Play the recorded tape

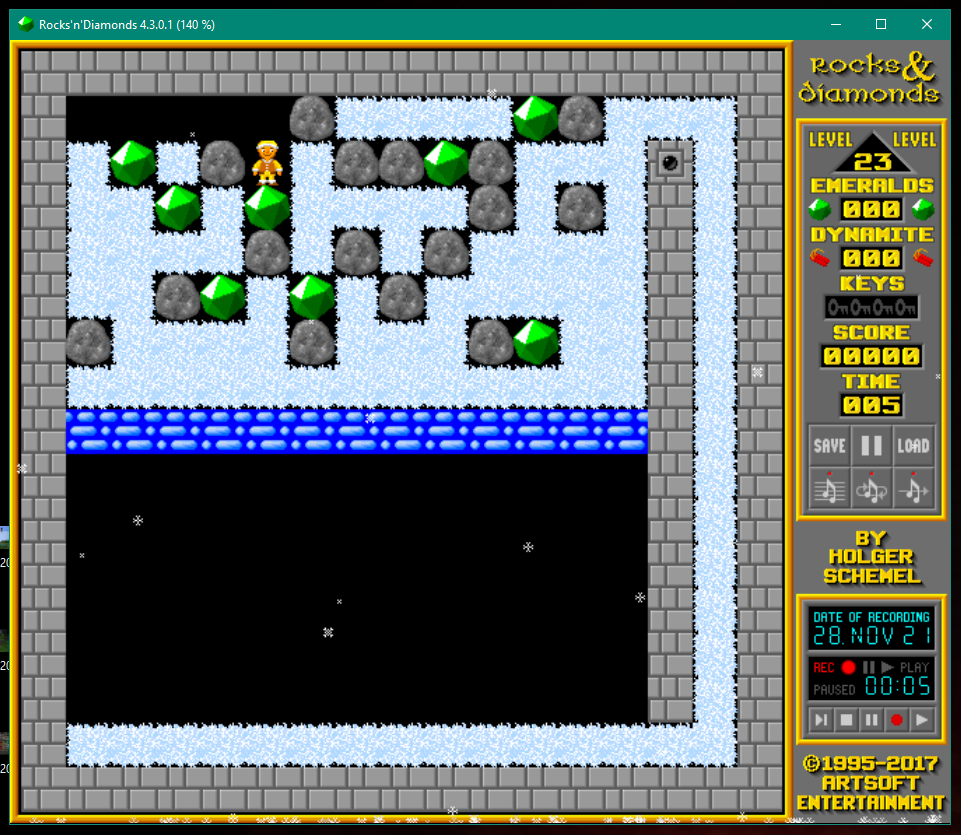(922, 719)
